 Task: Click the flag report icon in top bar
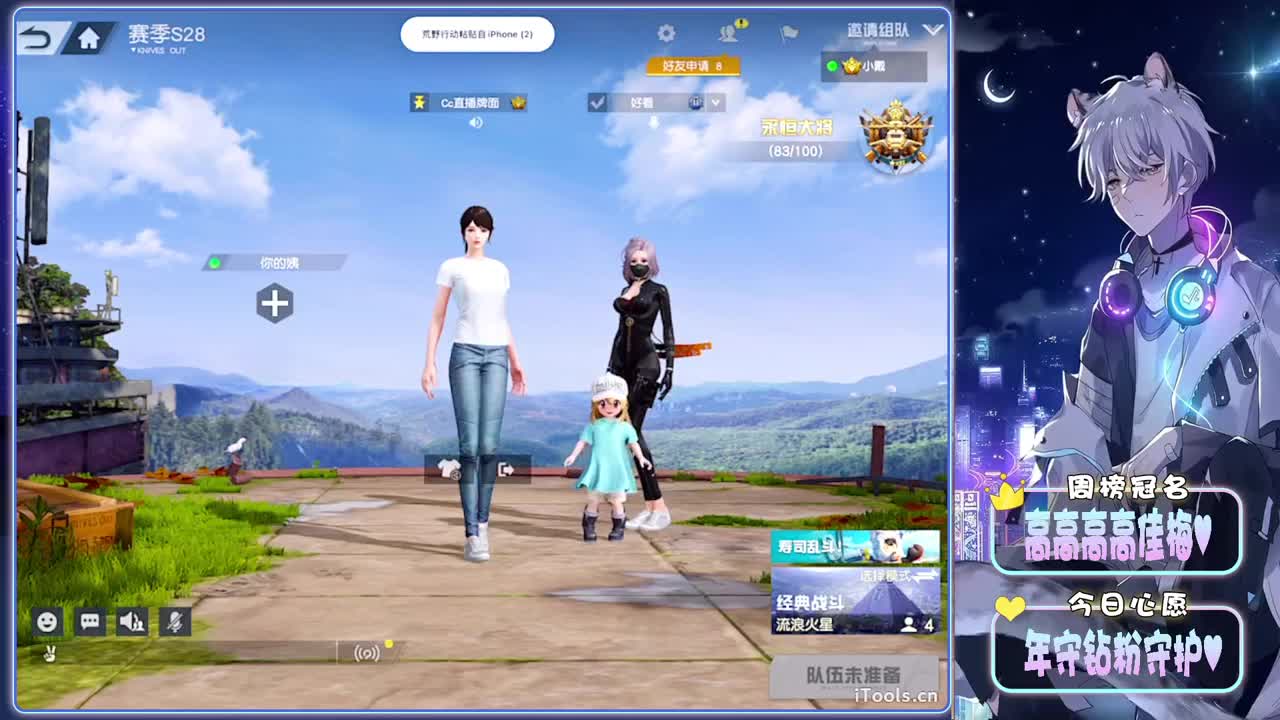click(787, 33)
